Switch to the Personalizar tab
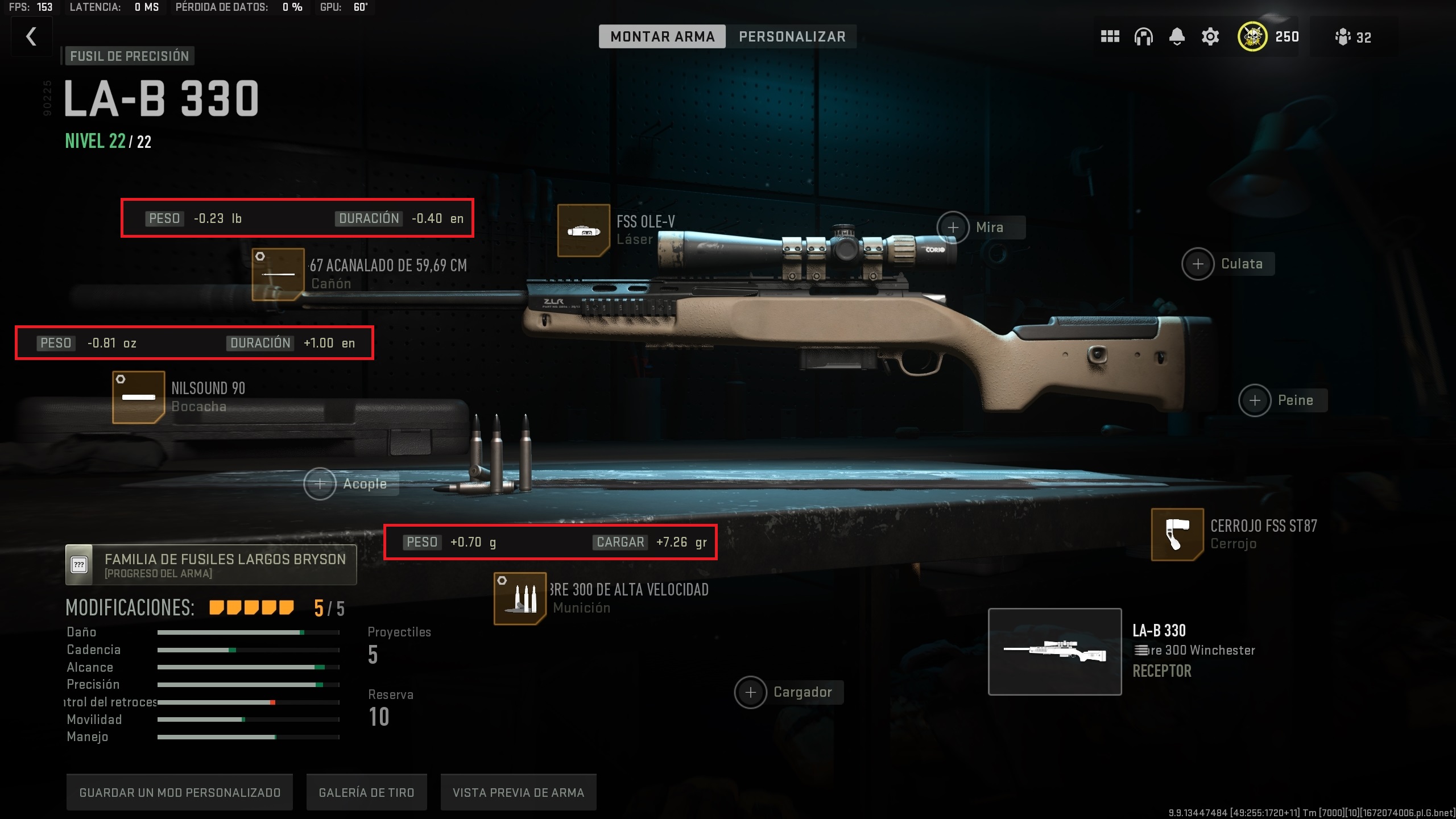1456x819 pixels. coord(792,37)
